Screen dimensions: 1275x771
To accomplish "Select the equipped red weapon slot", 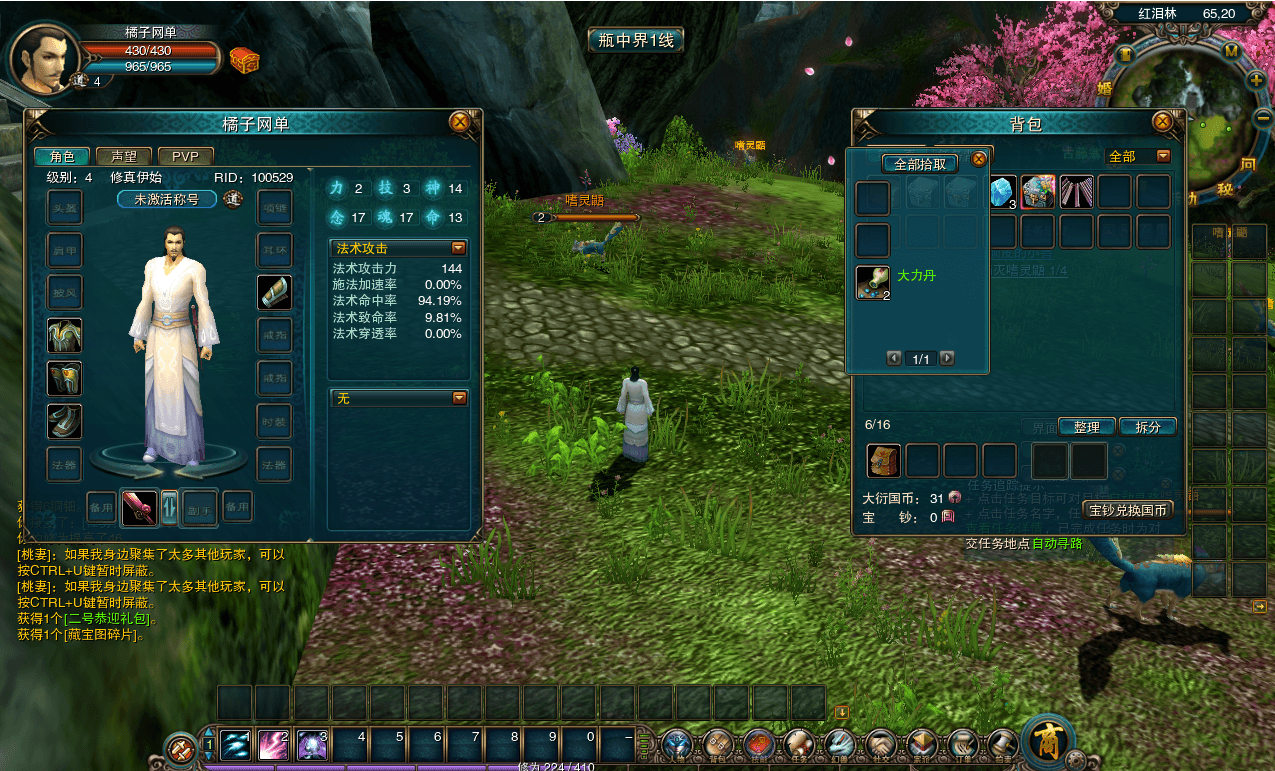I will point(138,508).
